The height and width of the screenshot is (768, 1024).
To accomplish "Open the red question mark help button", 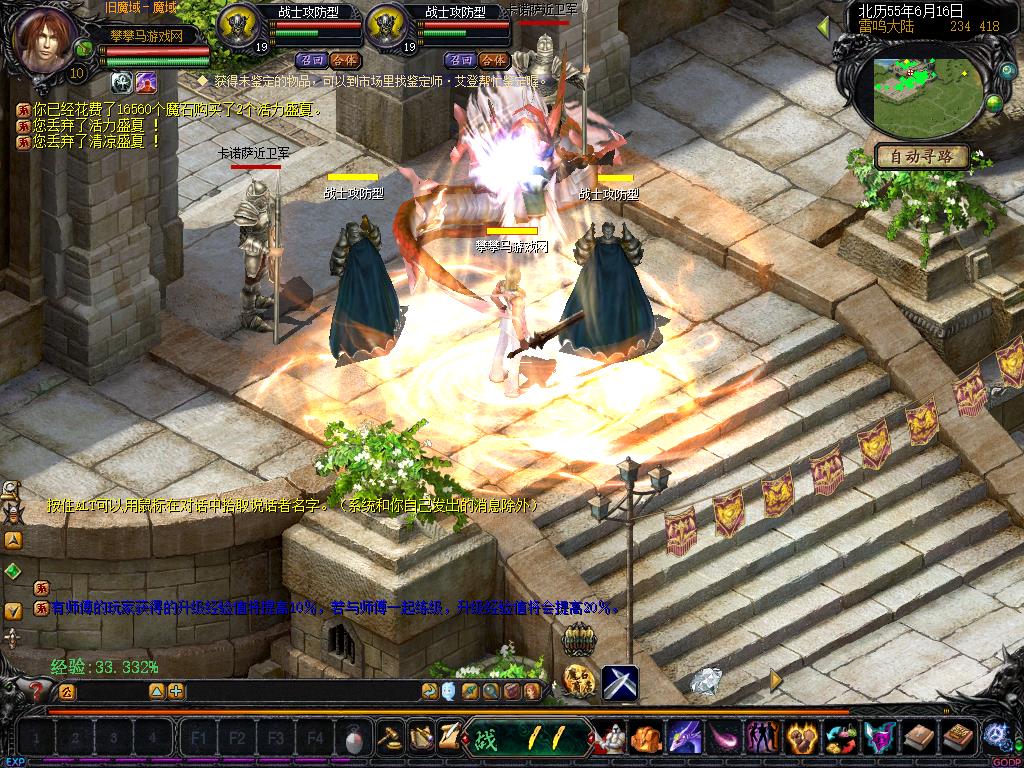I will tap(38, 690).
